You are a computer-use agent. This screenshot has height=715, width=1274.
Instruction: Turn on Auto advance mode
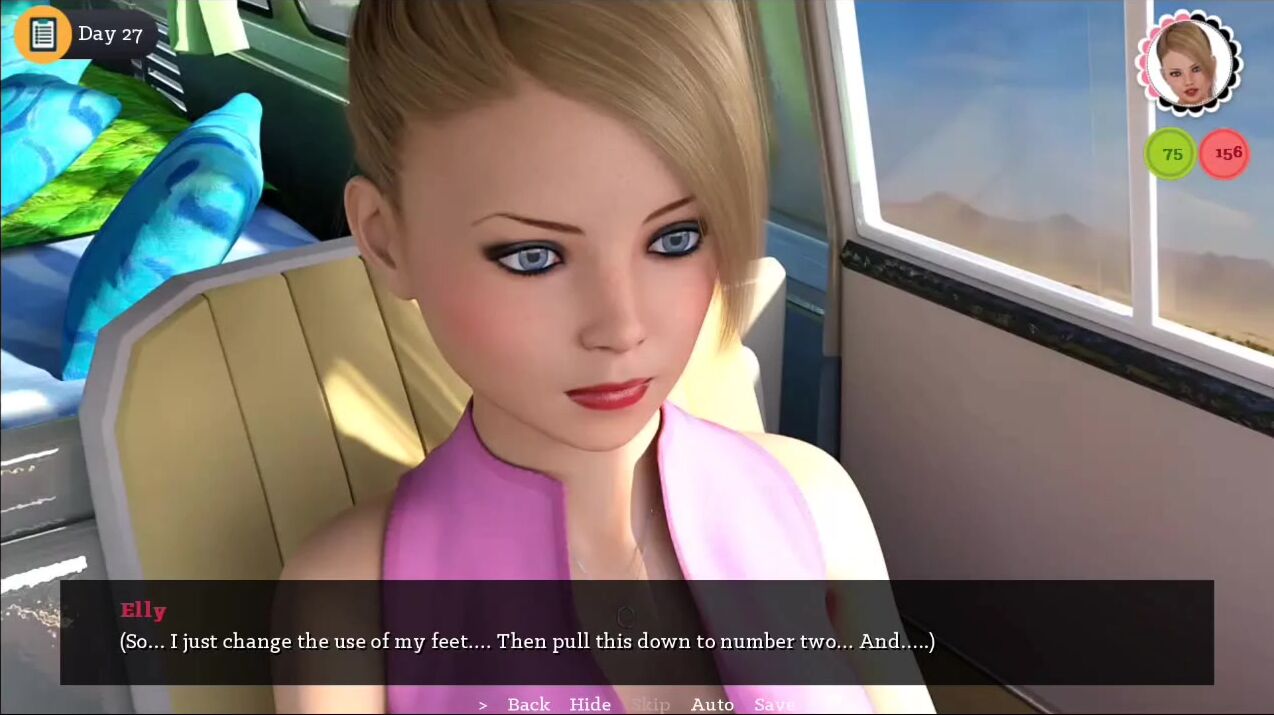pos(712,704)
